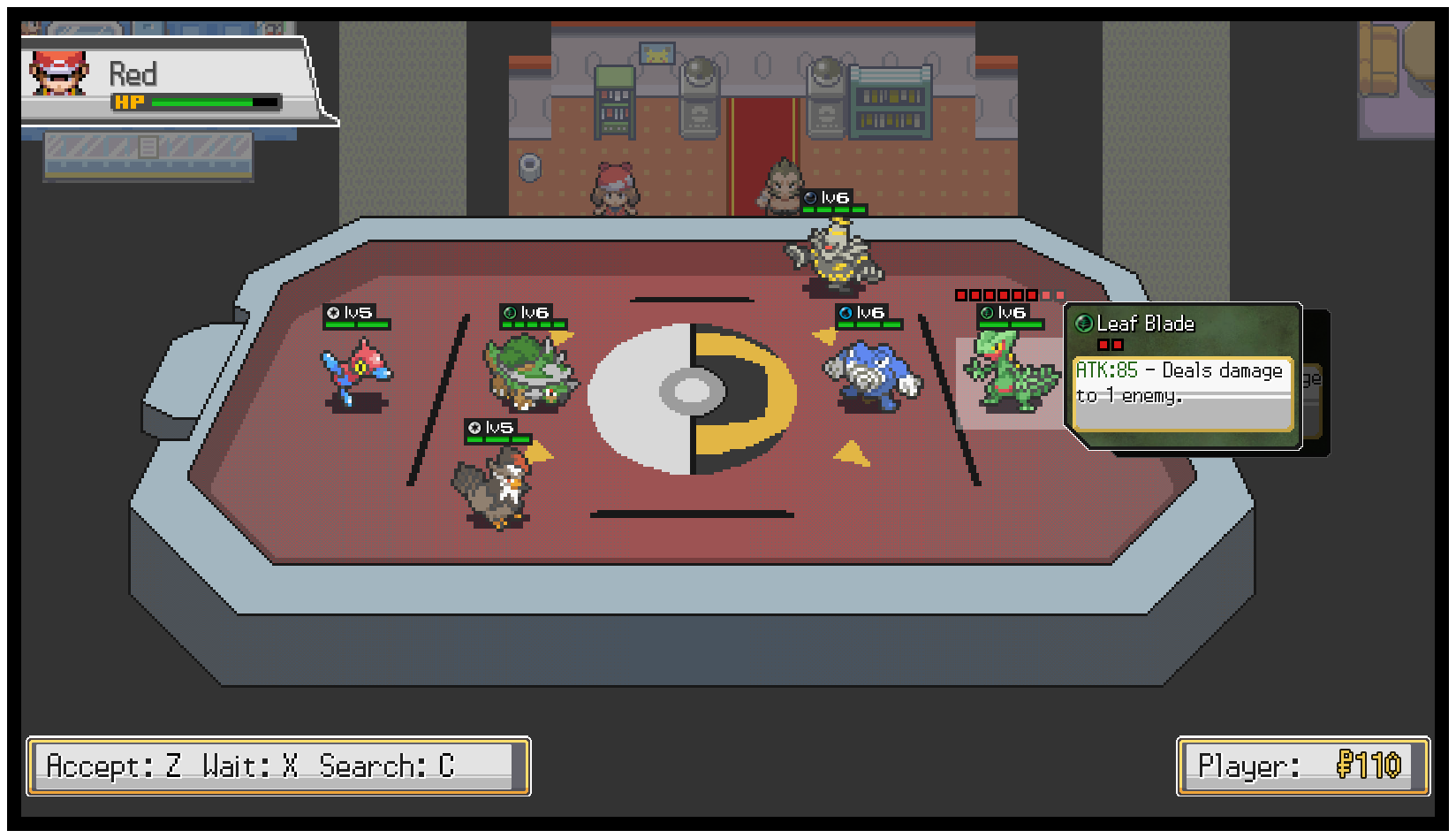Select the grass-type icon on Grovyle's lv6 badge
1456x838 pixels.
point(987,312)
